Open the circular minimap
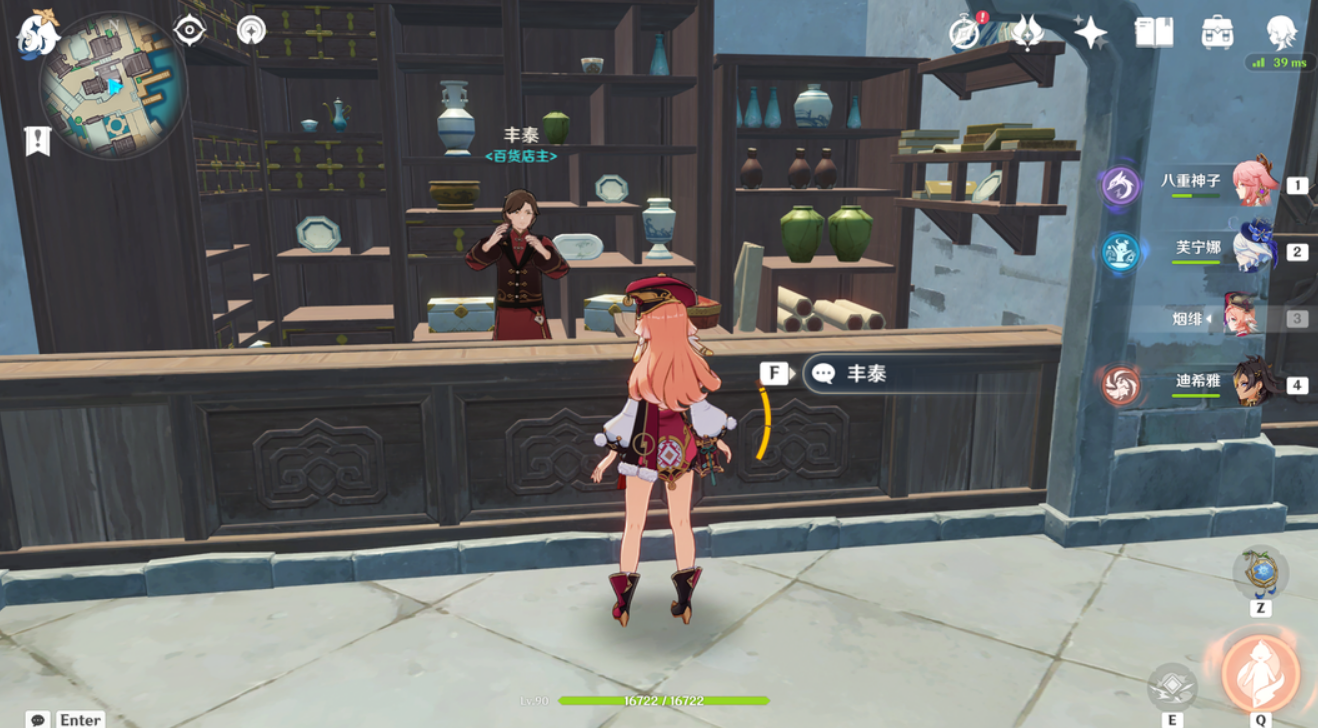 click(x=113, y=86)
